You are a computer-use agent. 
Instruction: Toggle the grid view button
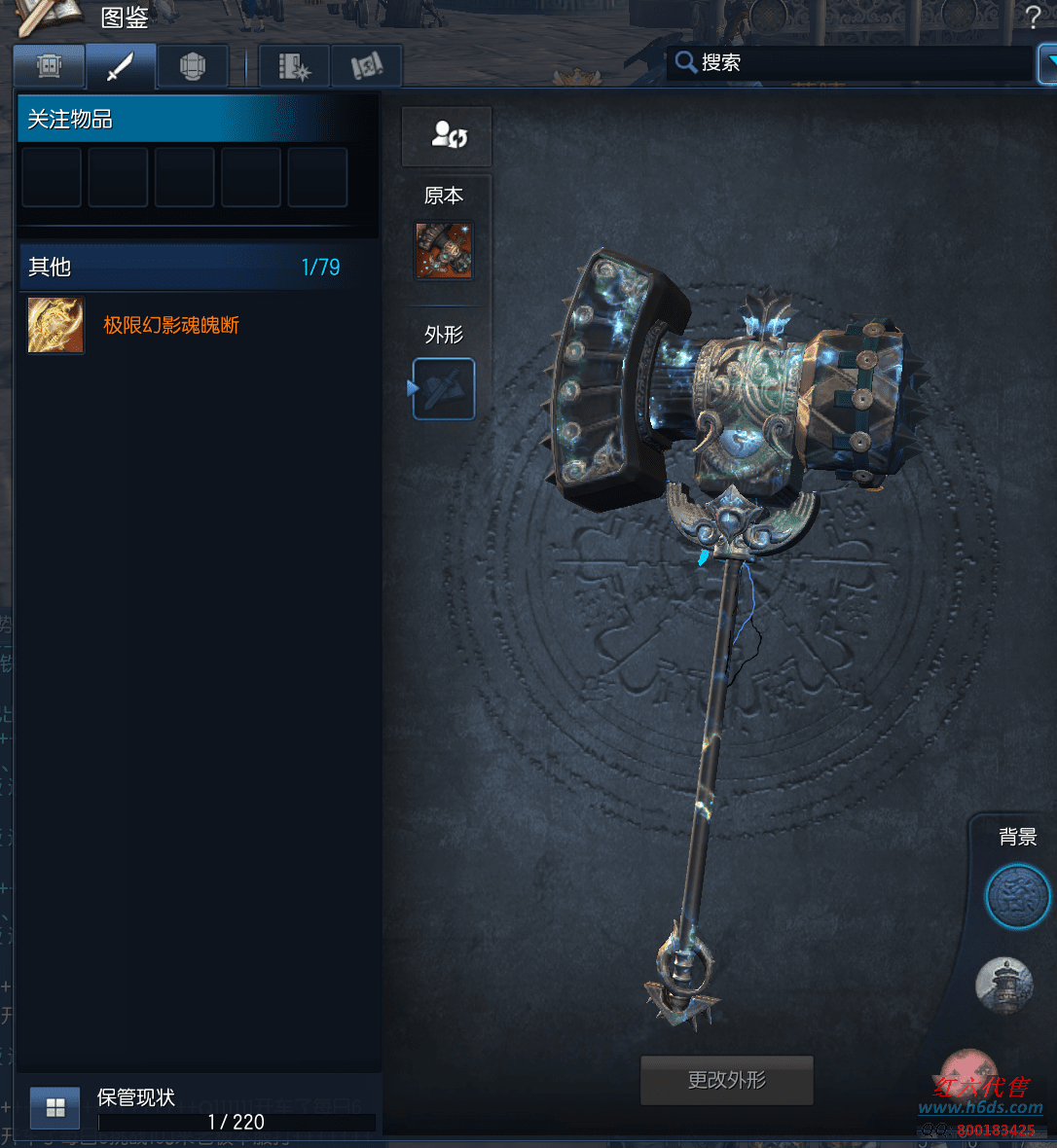55,1107
